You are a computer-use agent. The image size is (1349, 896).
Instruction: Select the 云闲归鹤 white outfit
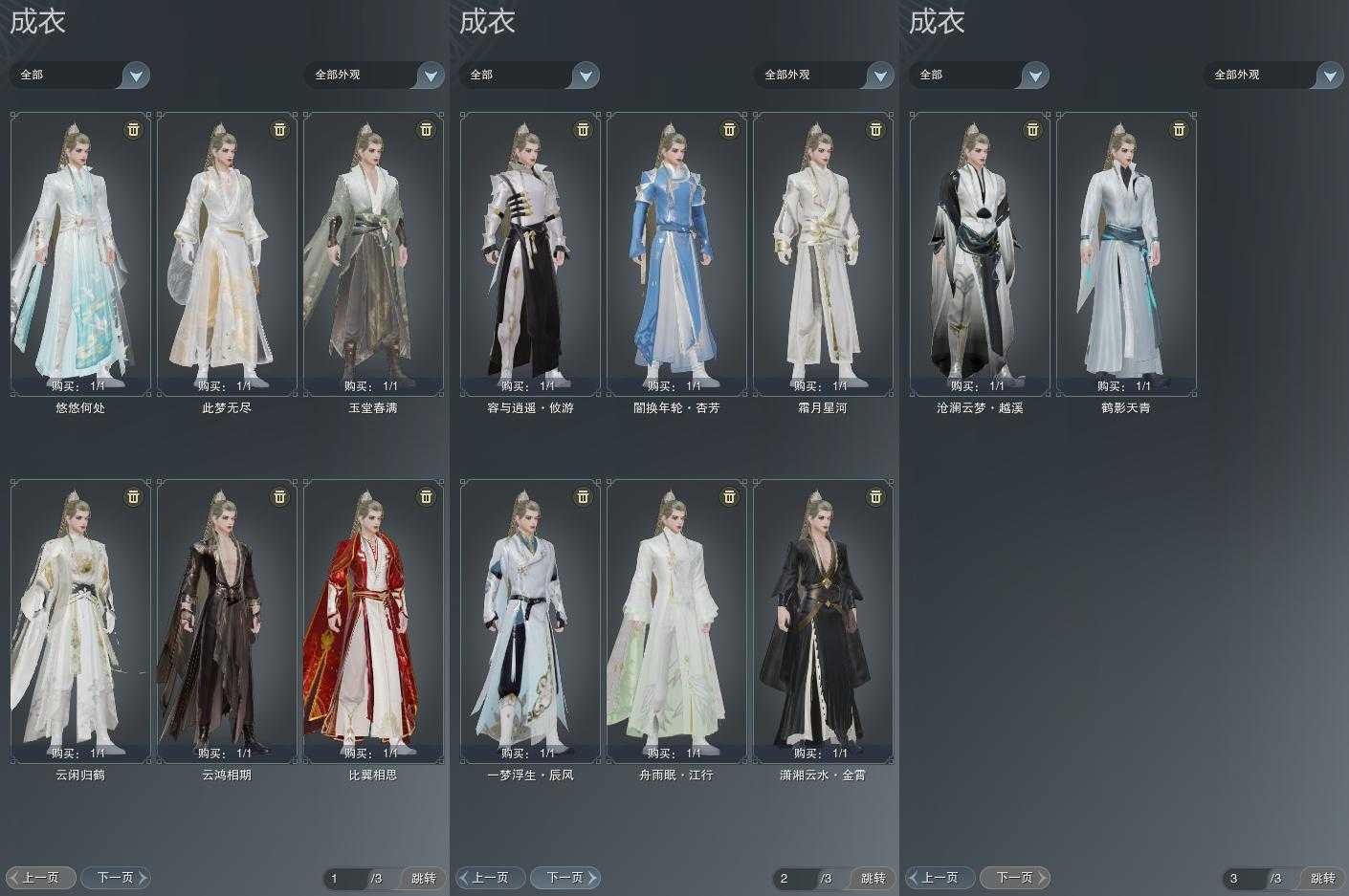(80, 621)
